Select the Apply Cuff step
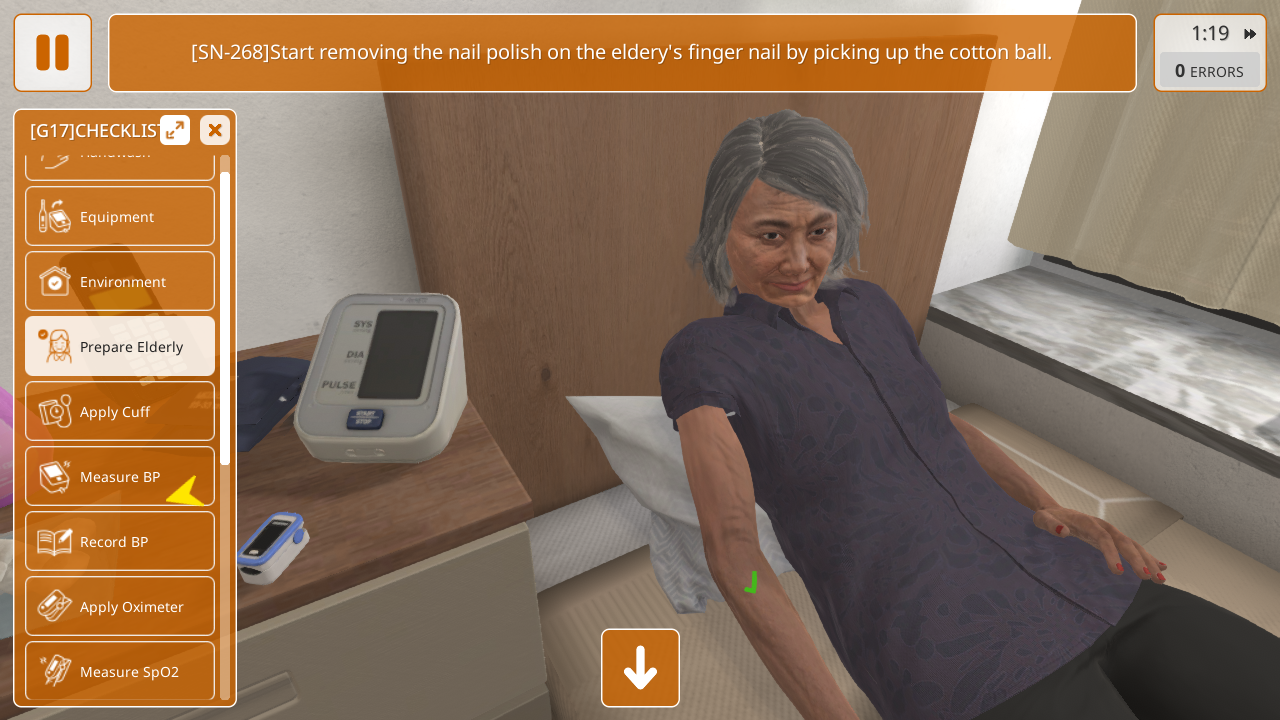 pyautogui.click(x=120, y=411)
